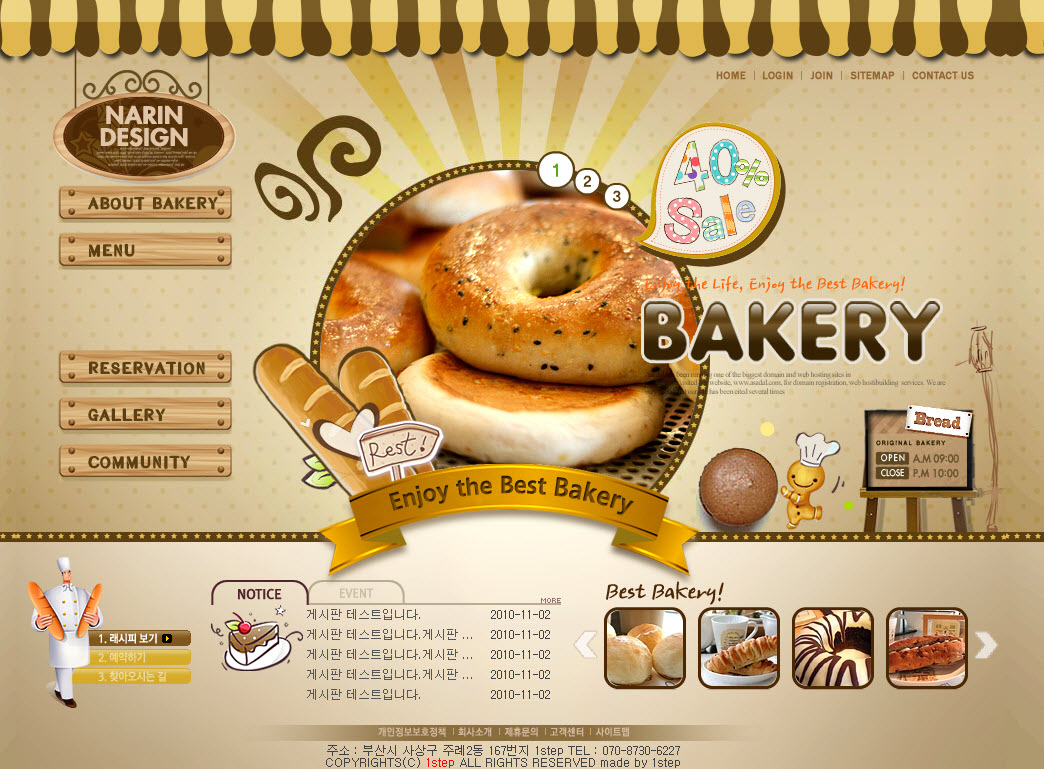Open the Login link
The width and height of the screenshot is (1044, 769).
tap(777, 76)
